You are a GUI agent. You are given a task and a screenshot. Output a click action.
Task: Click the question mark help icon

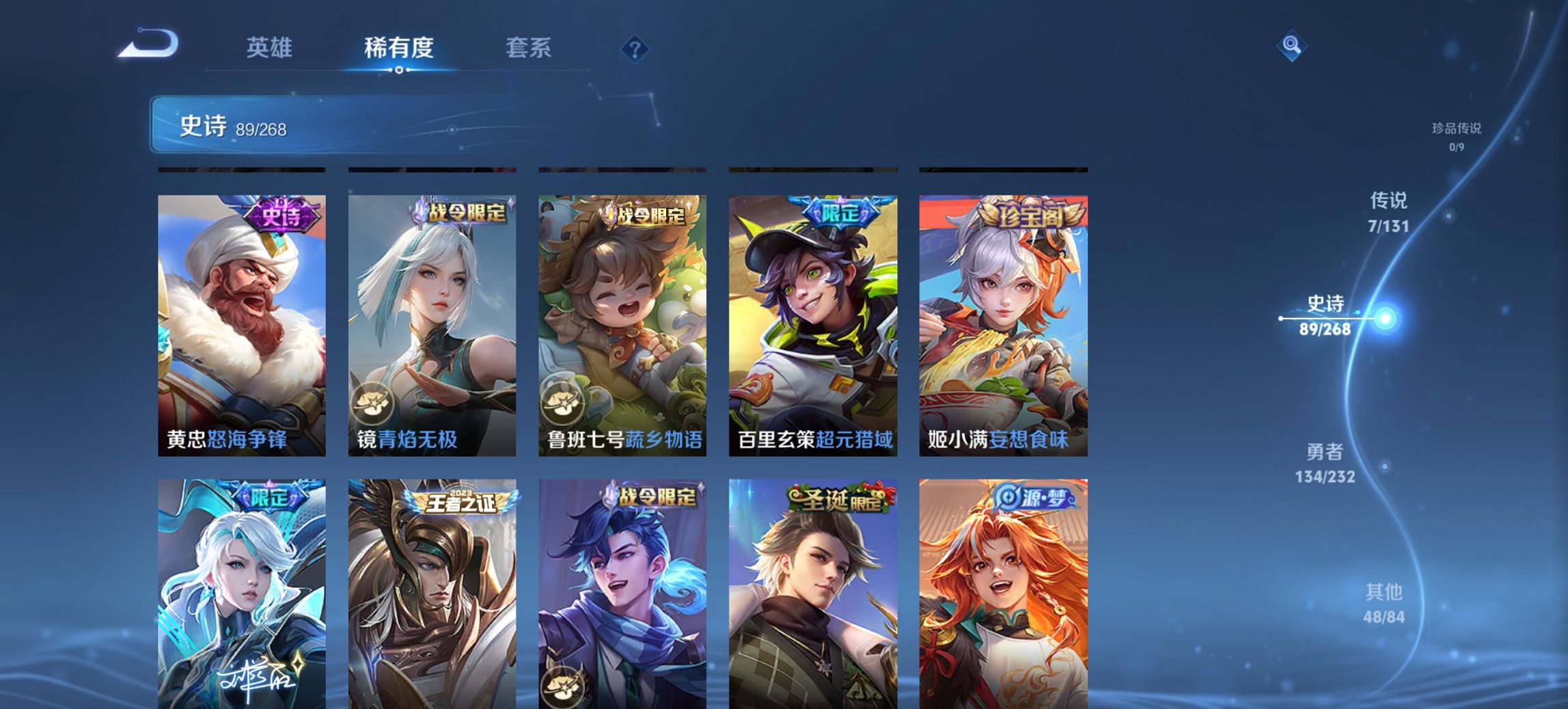point(634,48)
